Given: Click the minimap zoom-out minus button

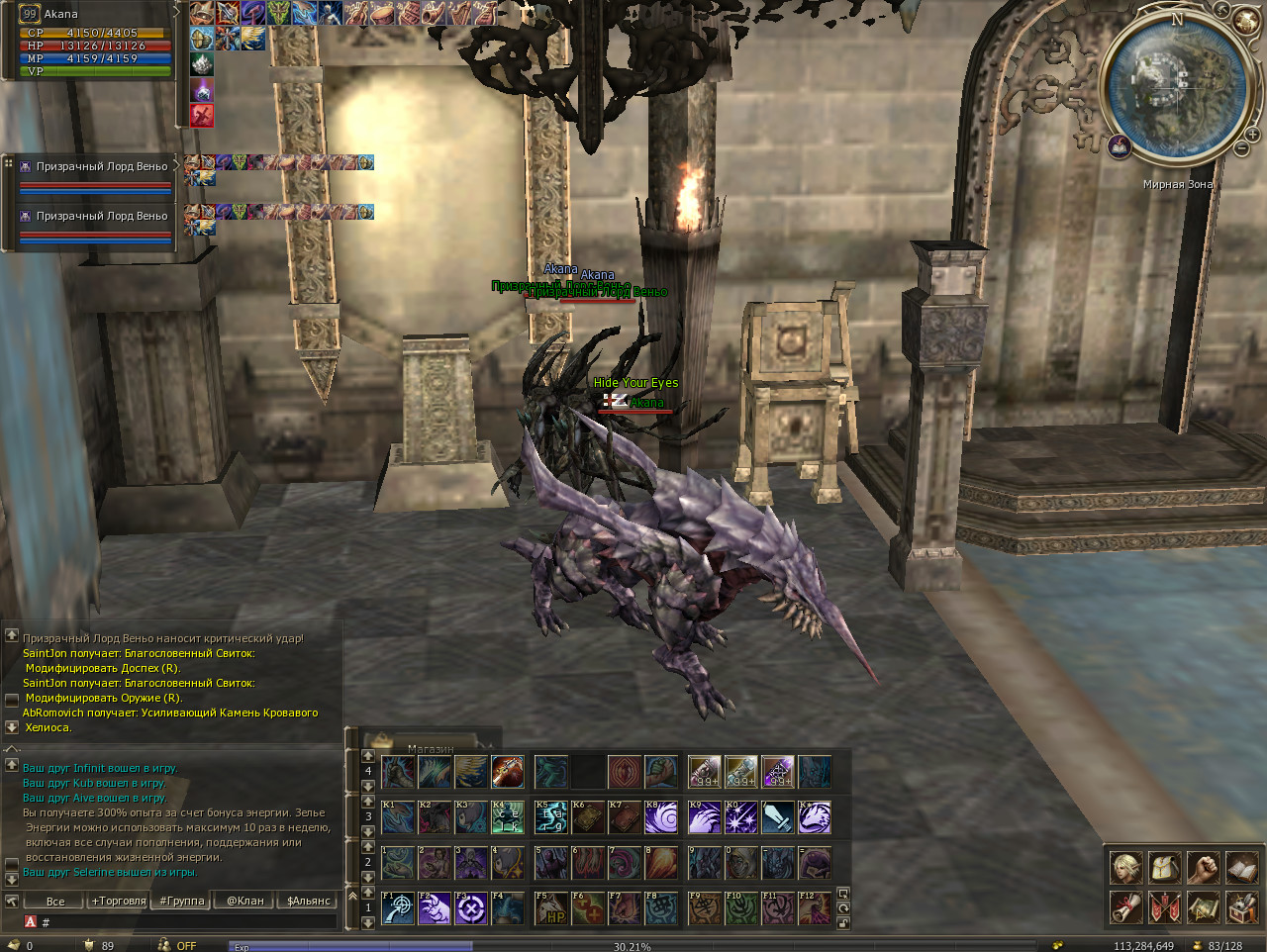Looking at the screenshot, I should (1242, 148).
